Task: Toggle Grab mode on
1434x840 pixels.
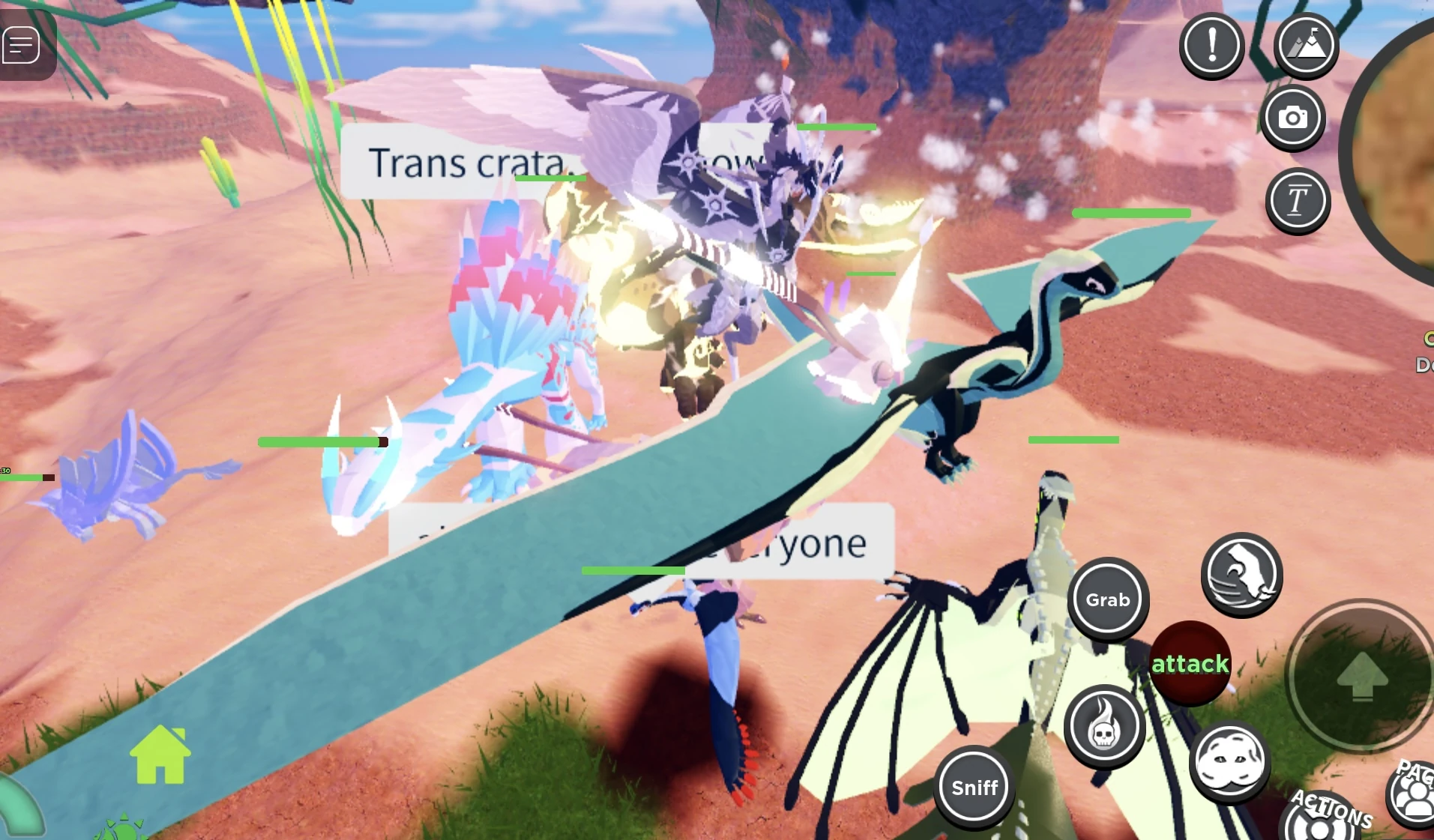Action: click(1107, 599)
